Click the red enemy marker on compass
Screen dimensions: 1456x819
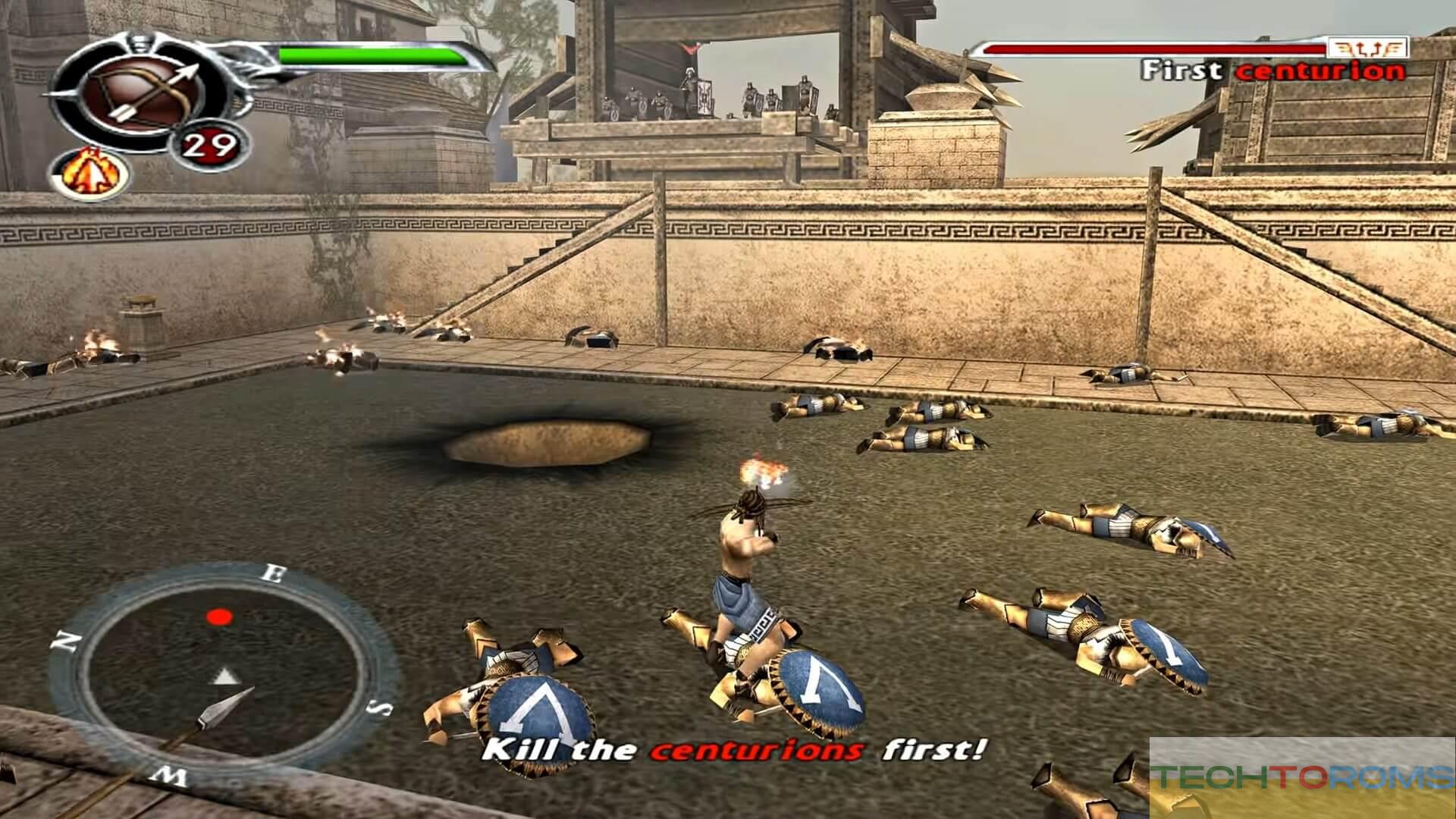click(220, 617)
